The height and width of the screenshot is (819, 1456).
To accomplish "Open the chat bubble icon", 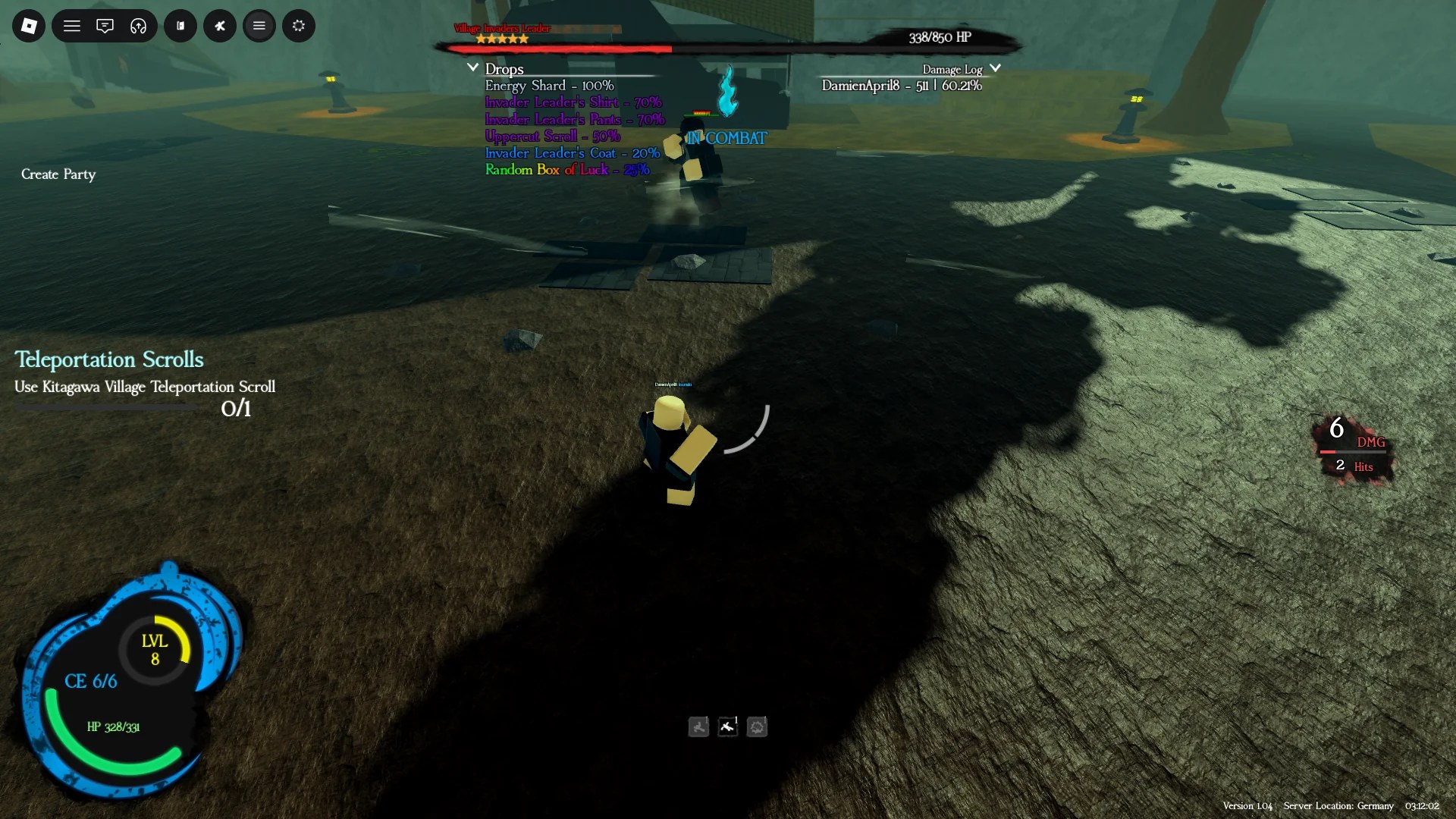I will click(105, 25).
